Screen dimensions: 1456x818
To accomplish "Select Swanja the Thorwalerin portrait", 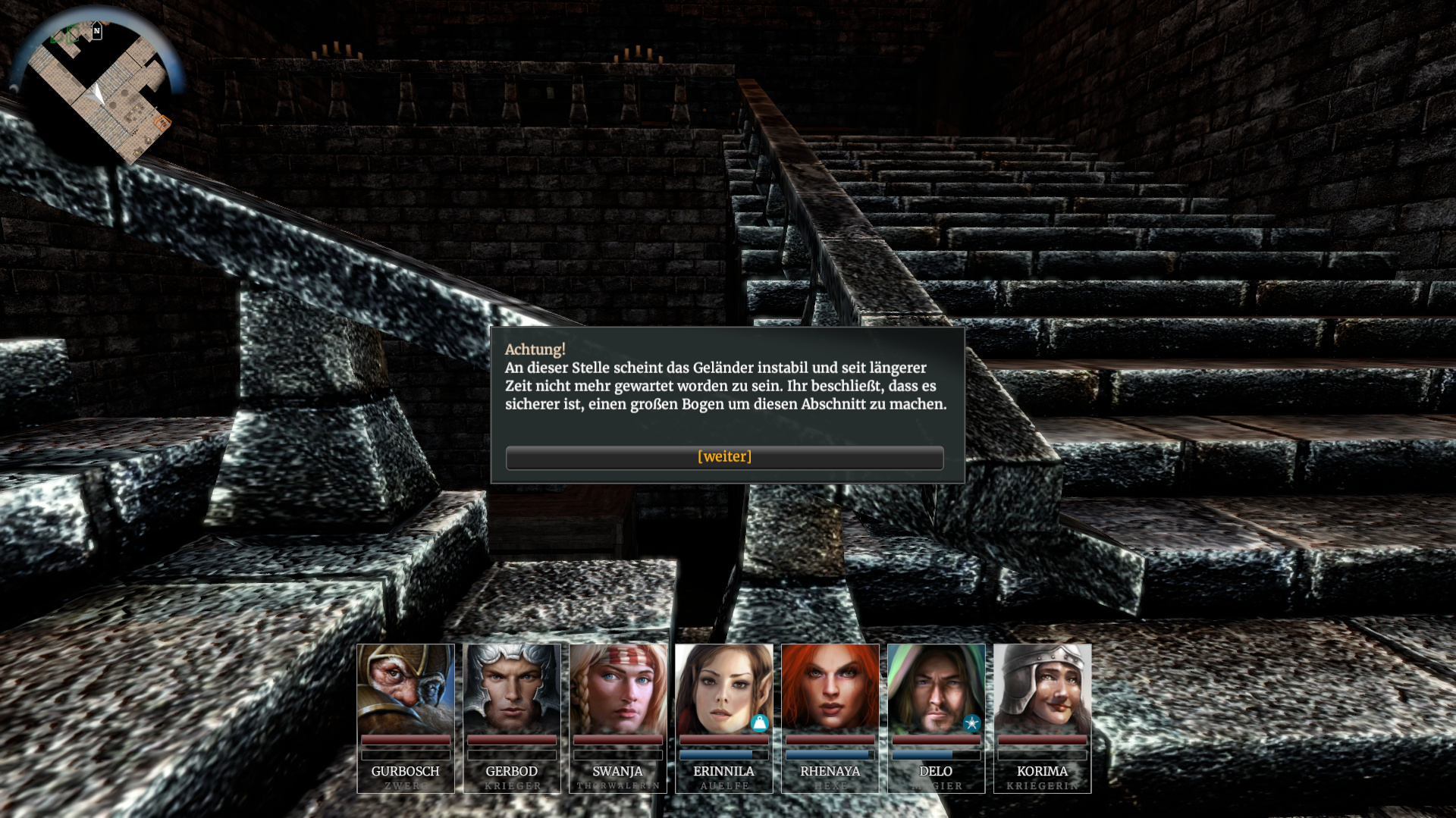I will click(618, 689).
